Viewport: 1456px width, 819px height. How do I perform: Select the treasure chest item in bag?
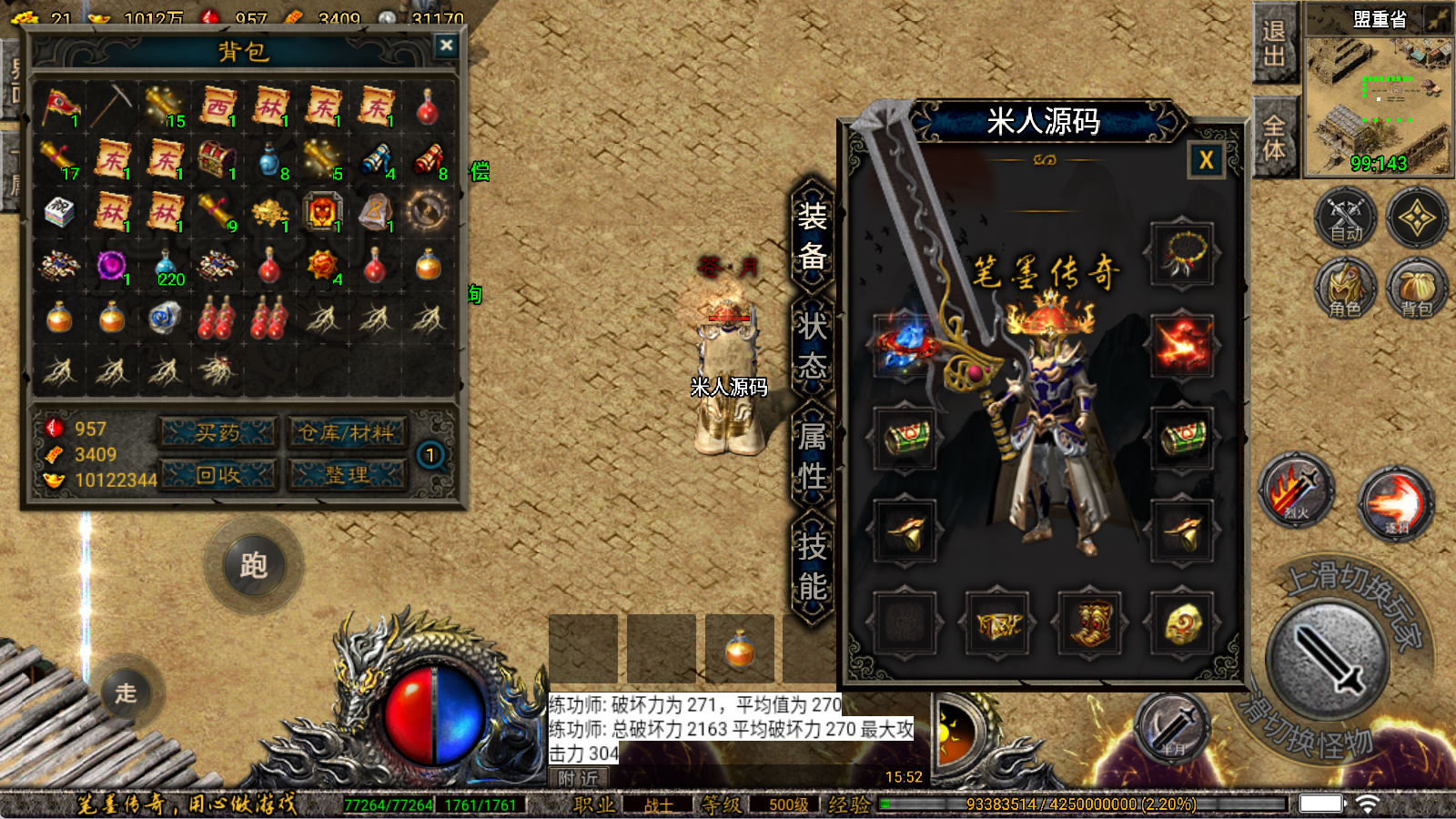pos(217,160)
